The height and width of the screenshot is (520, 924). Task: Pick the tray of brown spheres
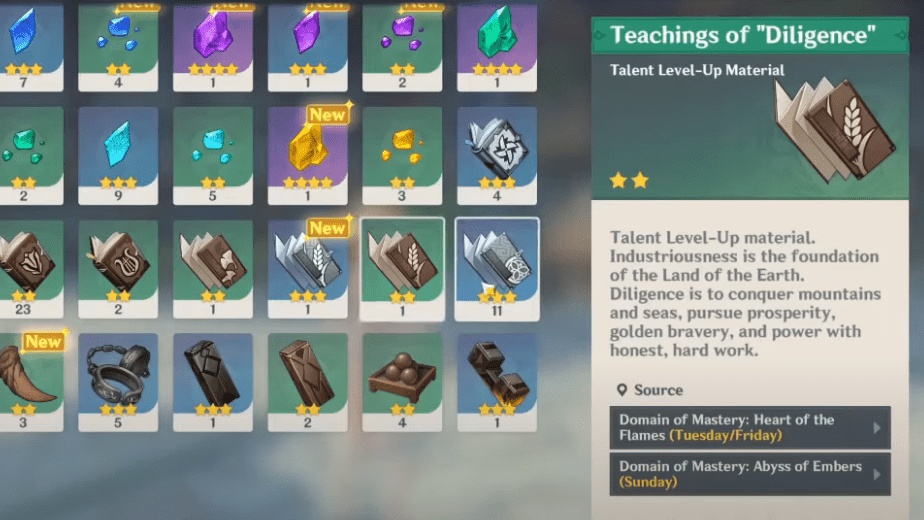tap(402, 380)
